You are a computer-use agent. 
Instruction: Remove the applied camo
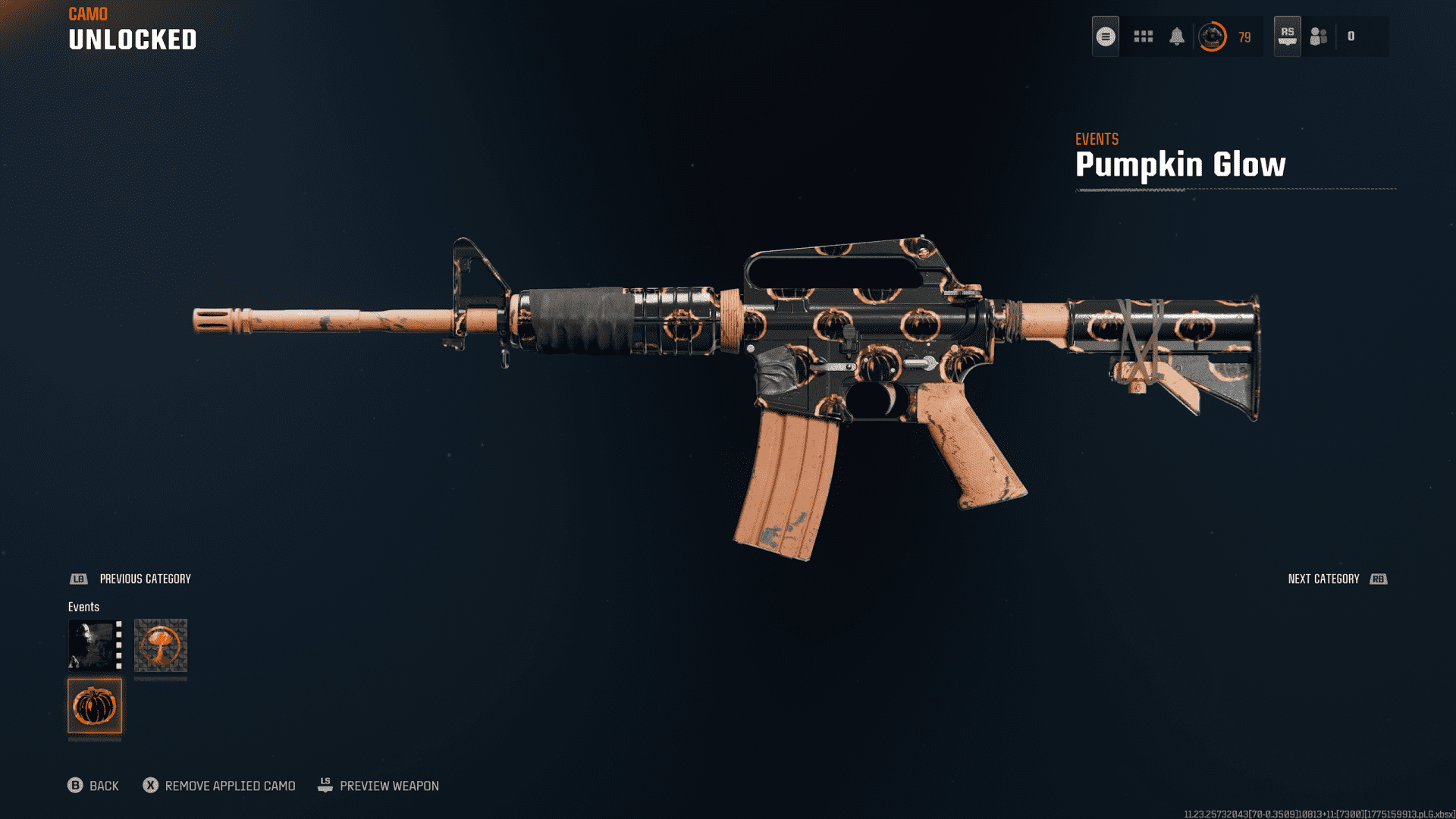coord(219,786)
